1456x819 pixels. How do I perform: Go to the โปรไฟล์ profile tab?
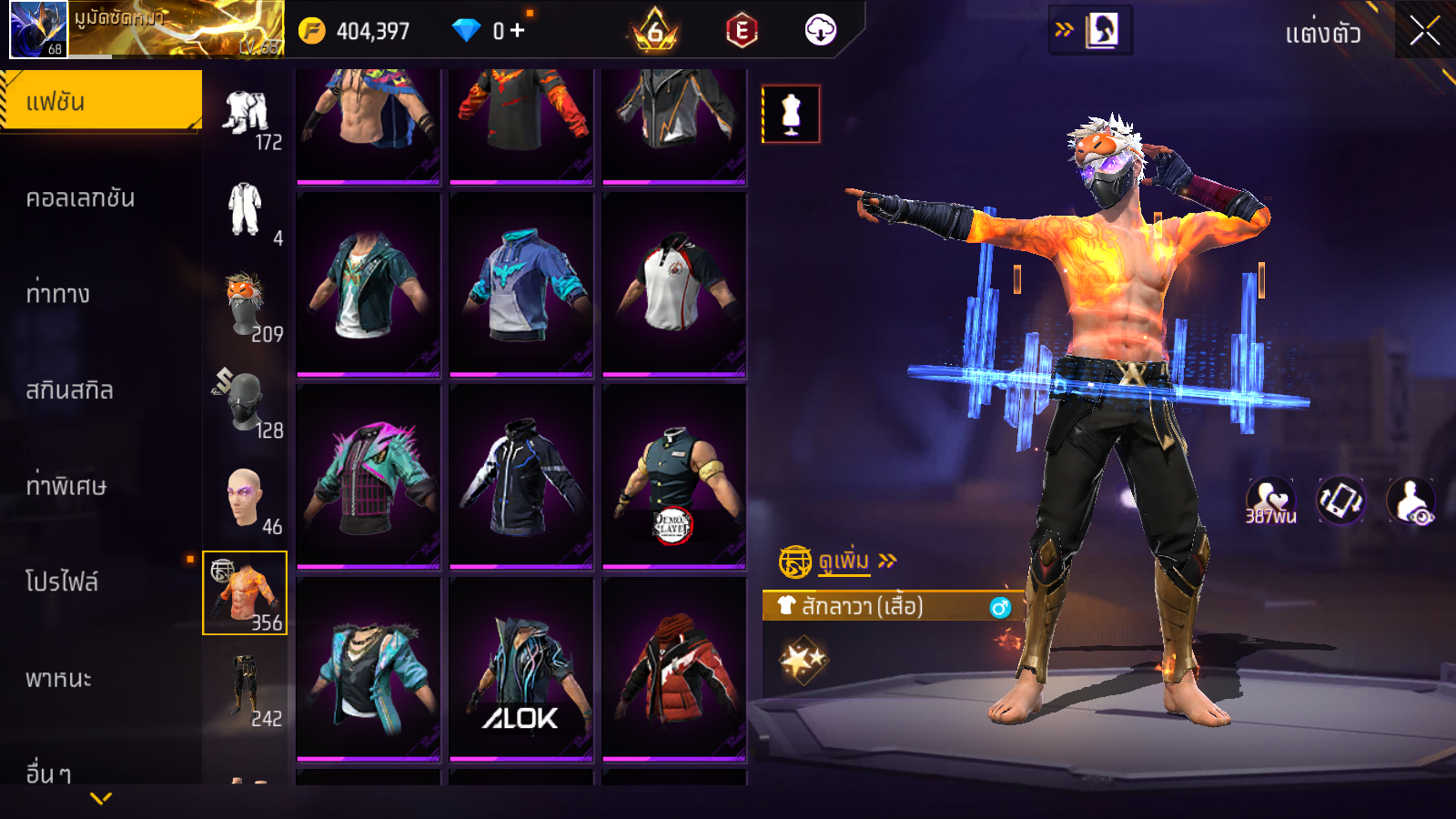(62, 582)
